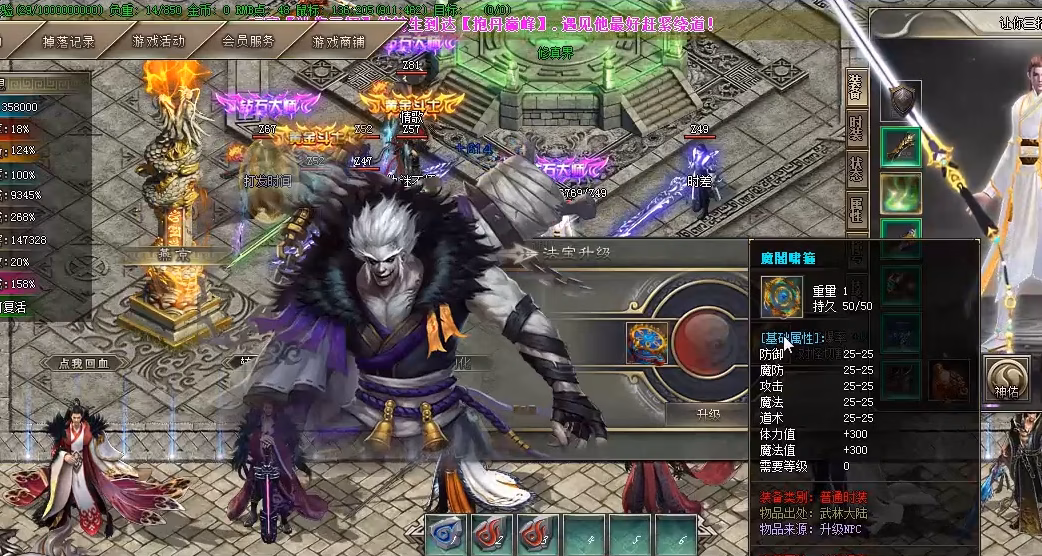
Task: Click the 升级 upgrade button
Action: pyautogui.click(x=708, y=413)
